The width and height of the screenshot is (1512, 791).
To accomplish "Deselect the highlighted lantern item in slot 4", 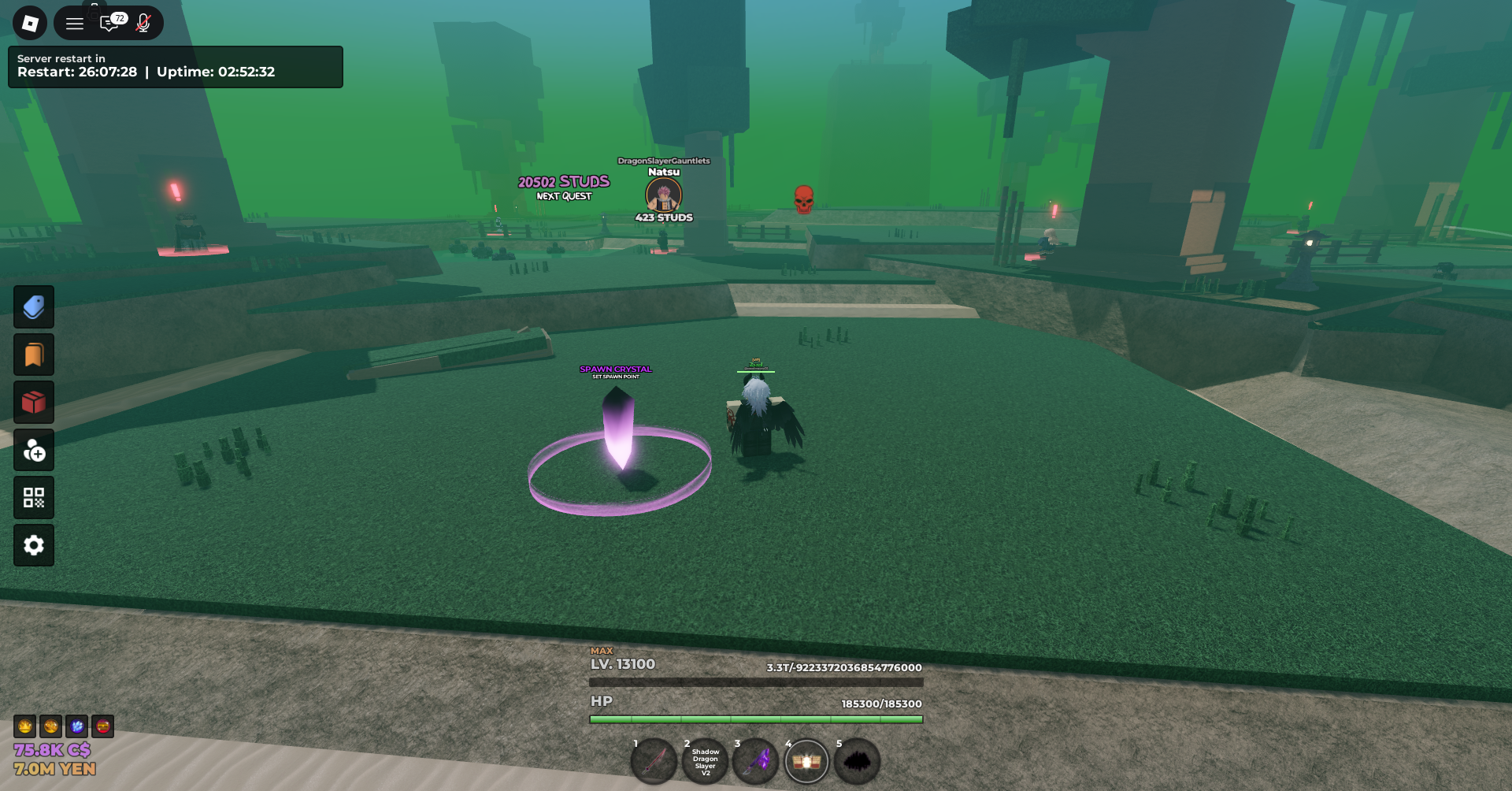I will 806,761.
